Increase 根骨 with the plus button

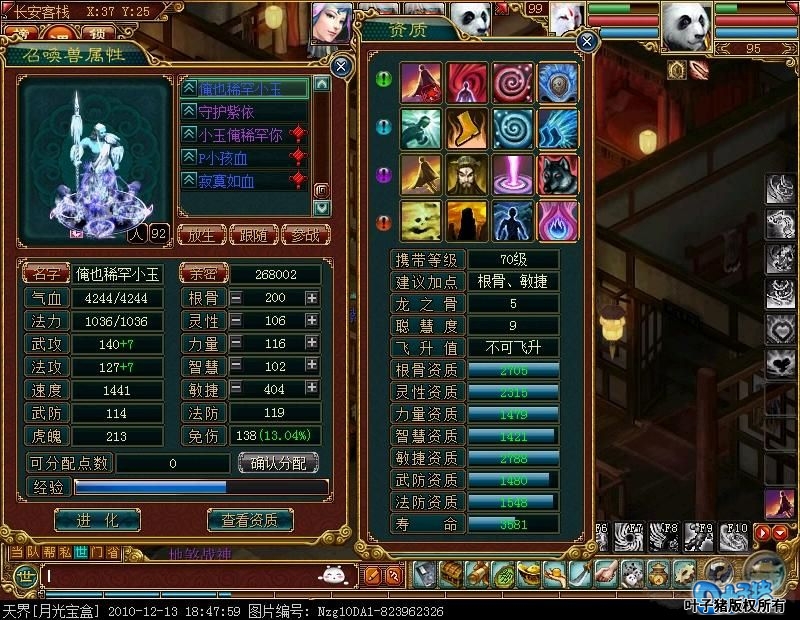[x=312, y=298]
